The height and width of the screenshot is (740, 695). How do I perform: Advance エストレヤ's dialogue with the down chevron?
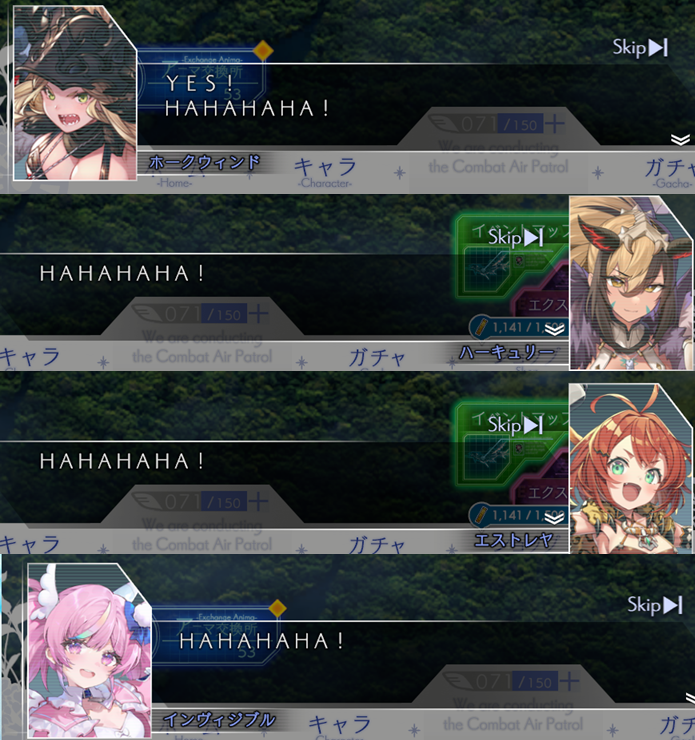(x=555, y=517)
